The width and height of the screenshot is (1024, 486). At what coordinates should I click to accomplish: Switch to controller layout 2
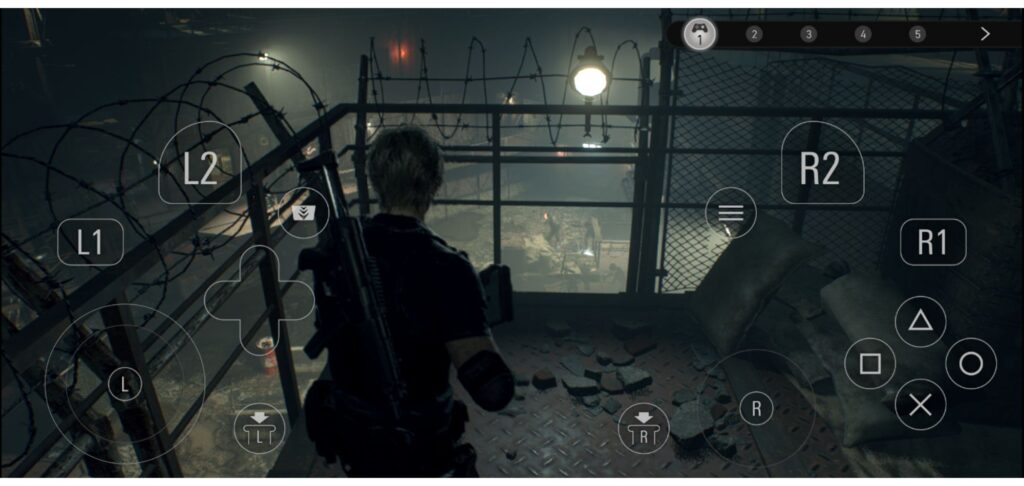pyautogui.click(x=754, y=34)
